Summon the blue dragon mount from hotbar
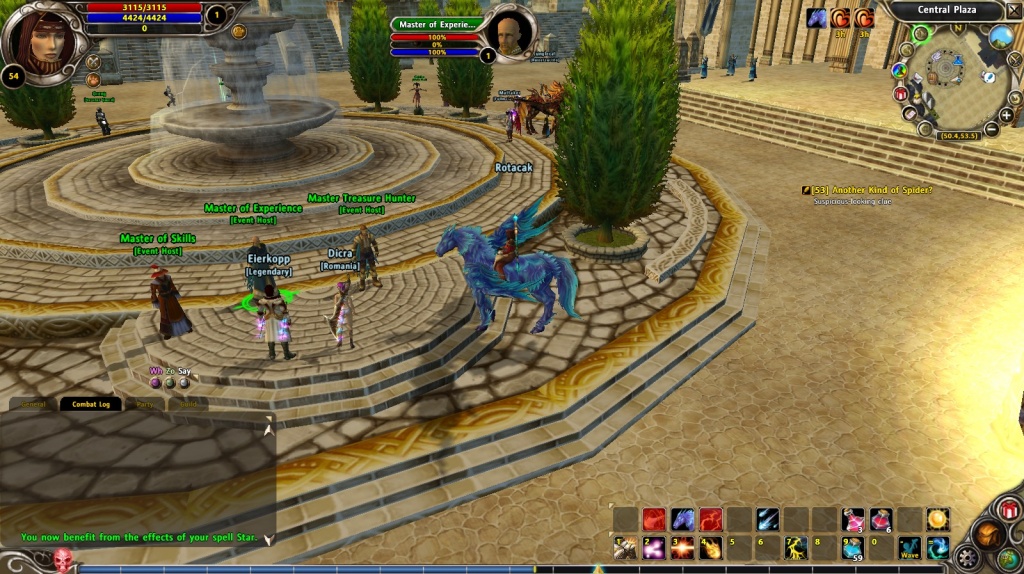The image size is (1024, 574). click(x=683, y=519)
